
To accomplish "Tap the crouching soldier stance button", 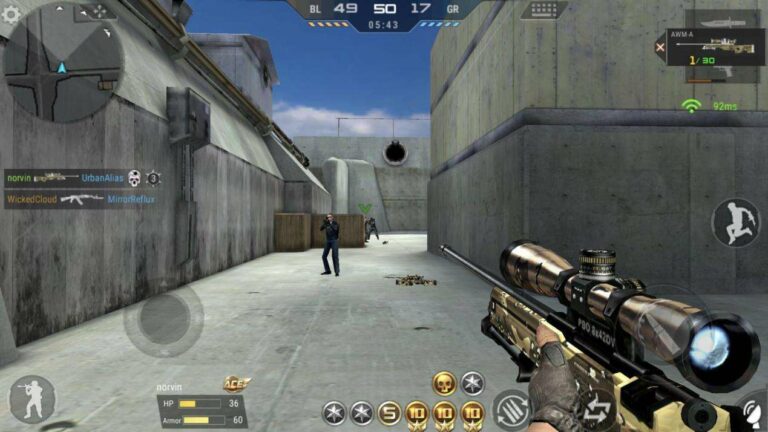I will [30, 398].
